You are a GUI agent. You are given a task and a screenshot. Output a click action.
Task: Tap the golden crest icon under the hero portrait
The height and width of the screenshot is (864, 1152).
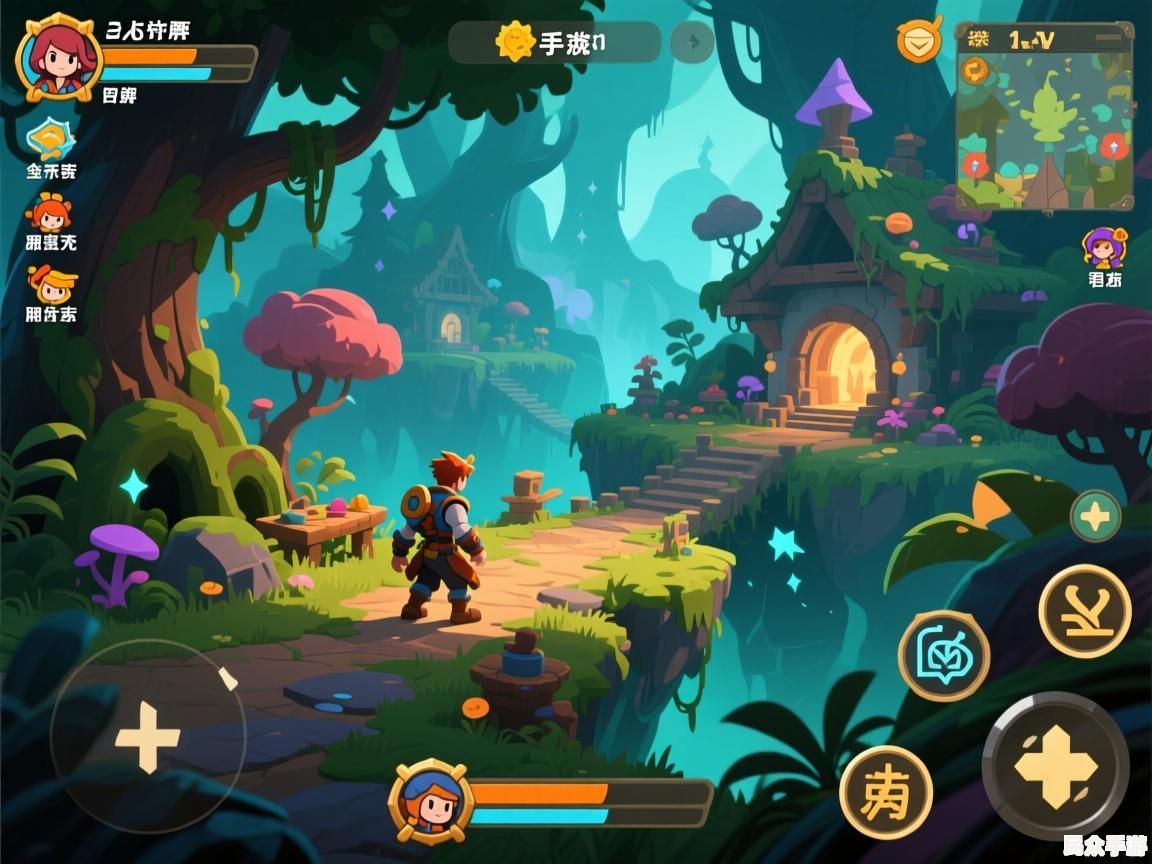coord(50,140)
